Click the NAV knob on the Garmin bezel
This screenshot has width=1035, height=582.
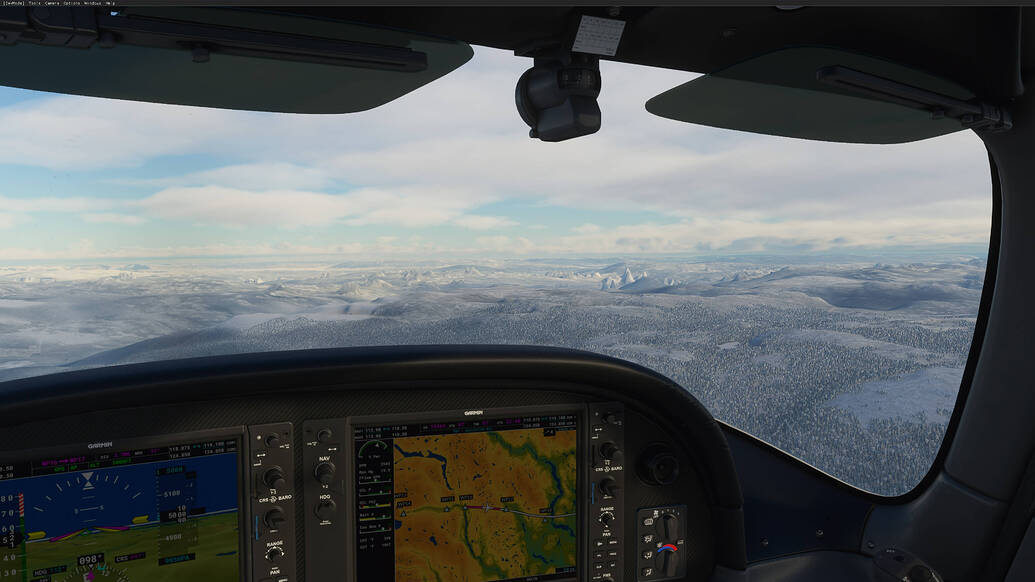[325, 471]
